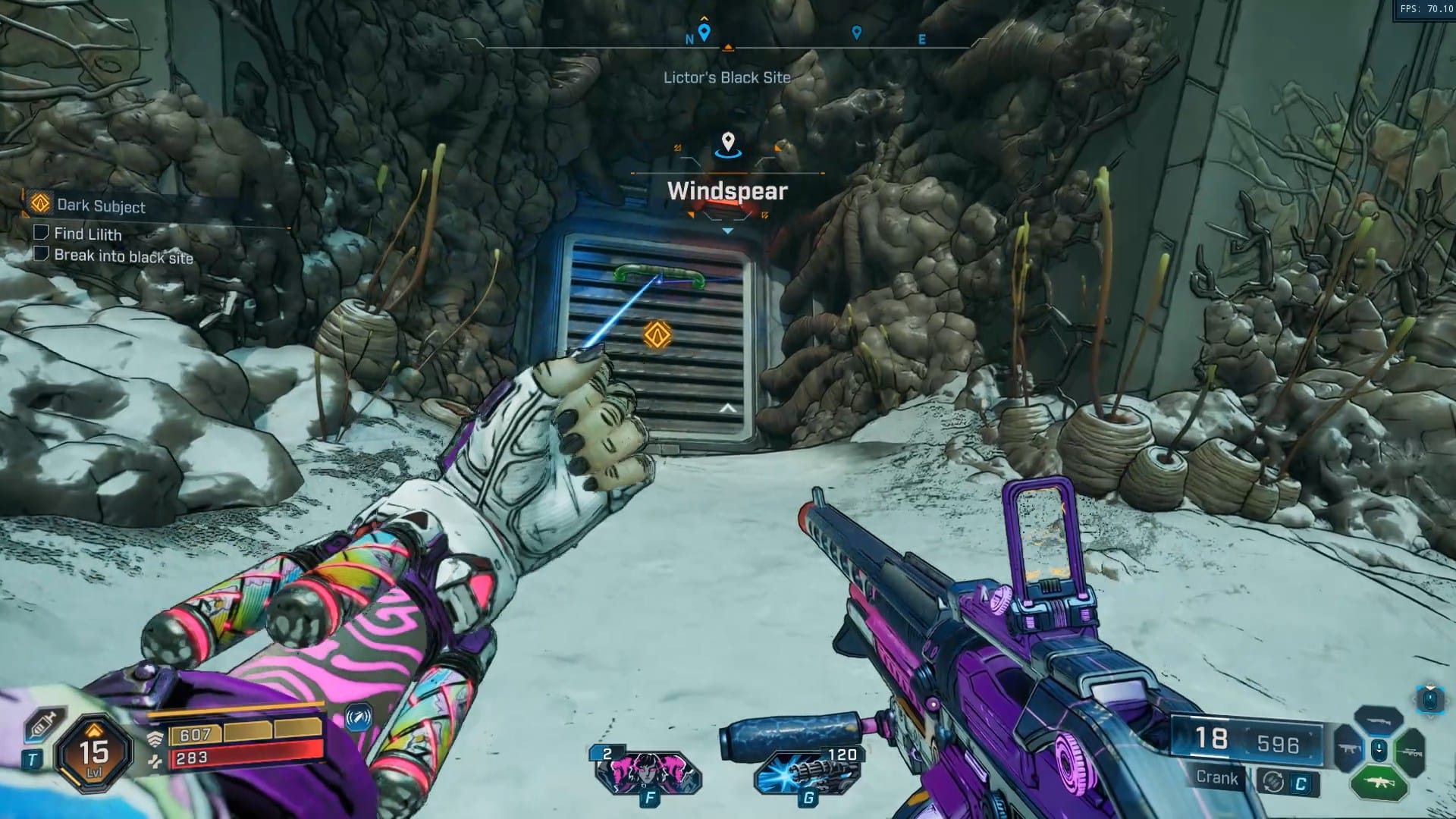Screen dimensions: 1456x819
Task: Activate the minigun ordnance ability icon
Action: [x=808, y=773]
